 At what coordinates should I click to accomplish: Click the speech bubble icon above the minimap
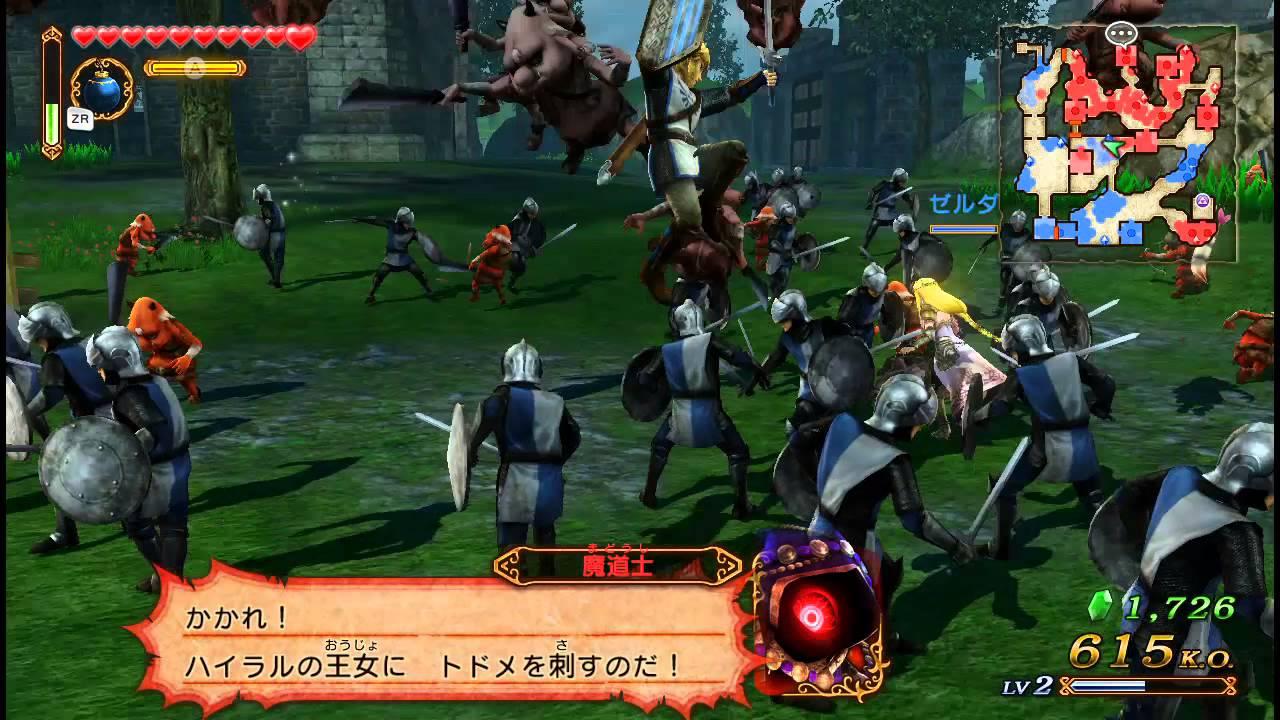coord(1120,33)
